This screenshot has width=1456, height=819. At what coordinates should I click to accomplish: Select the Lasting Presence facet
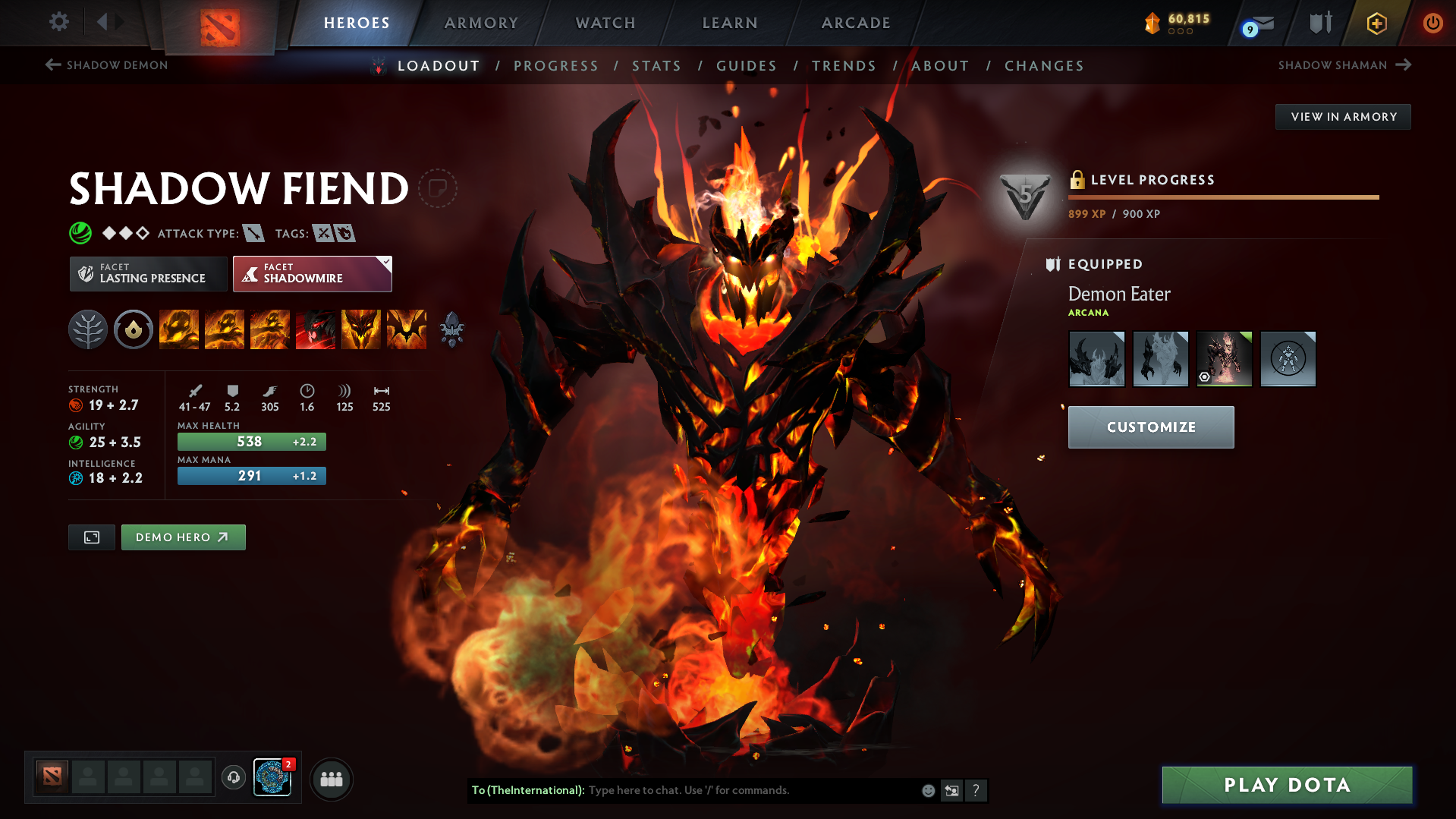pos(148,273)
